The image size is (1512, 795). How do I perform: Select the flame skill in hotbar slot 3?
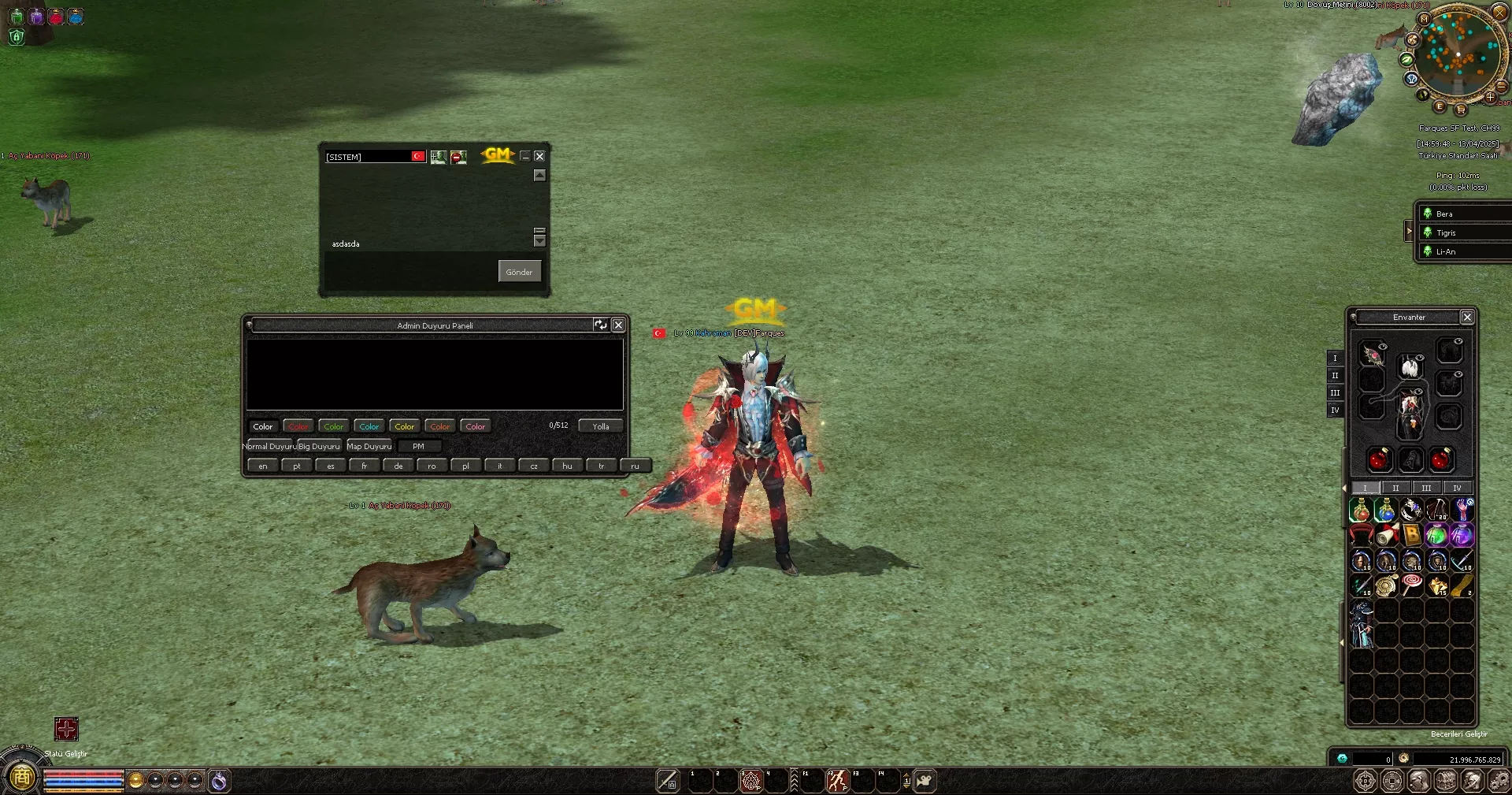[750, 781]
